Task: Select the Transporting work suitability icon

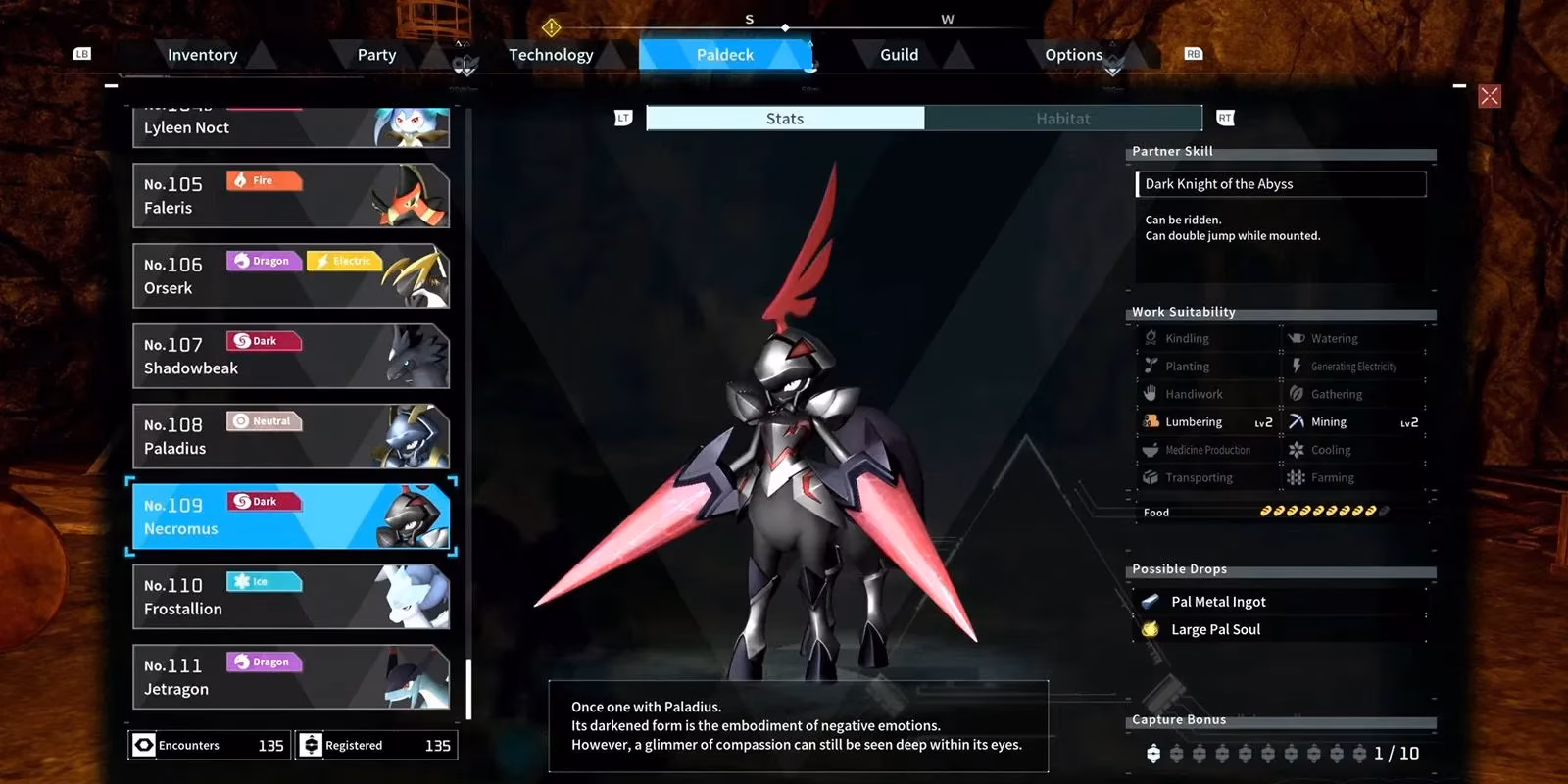Action: [x=1151, y=477]
